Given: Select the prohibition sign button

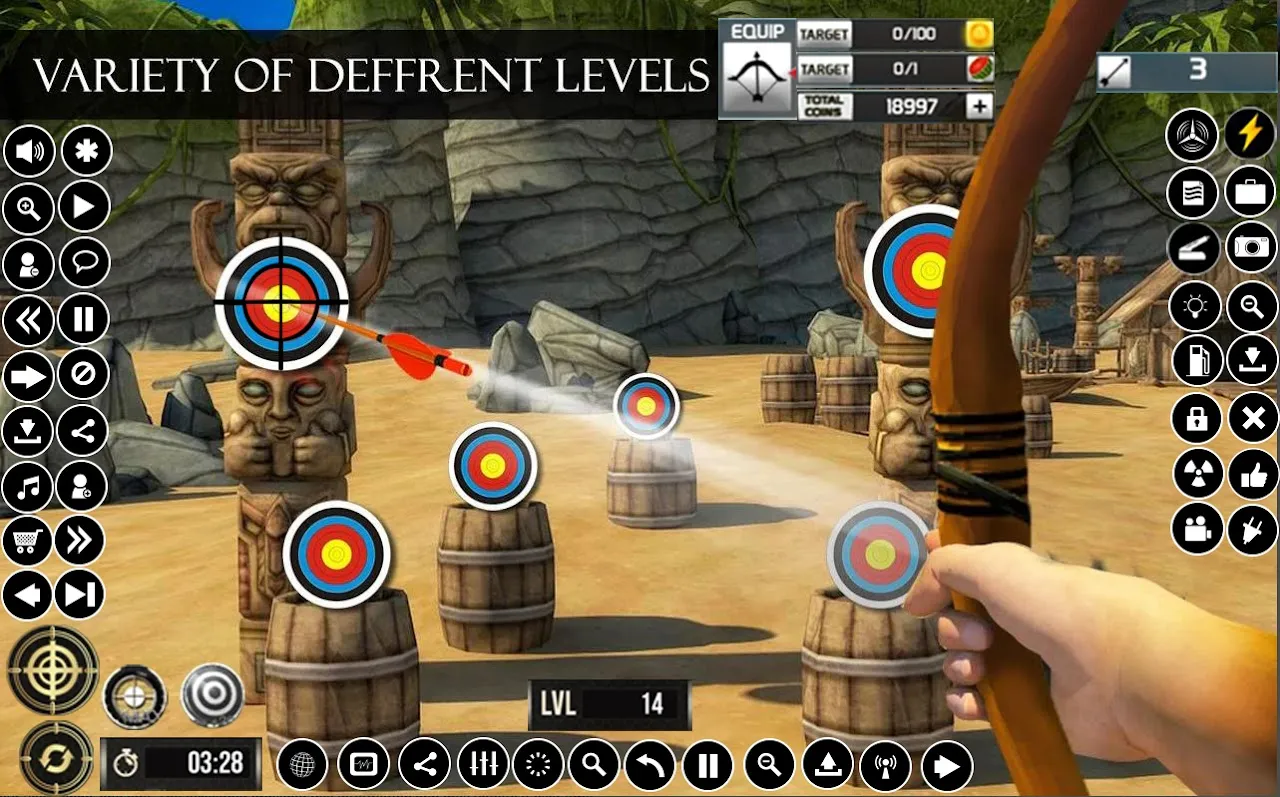Looking at the screenshot, I should coord(83,376).
